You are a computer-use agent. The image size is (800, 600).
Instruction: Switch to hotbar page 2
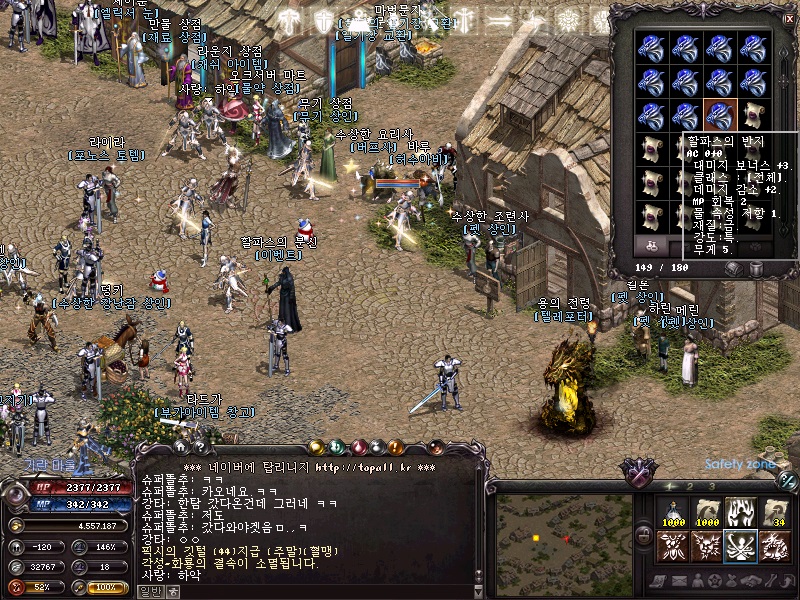coord(689,486)
